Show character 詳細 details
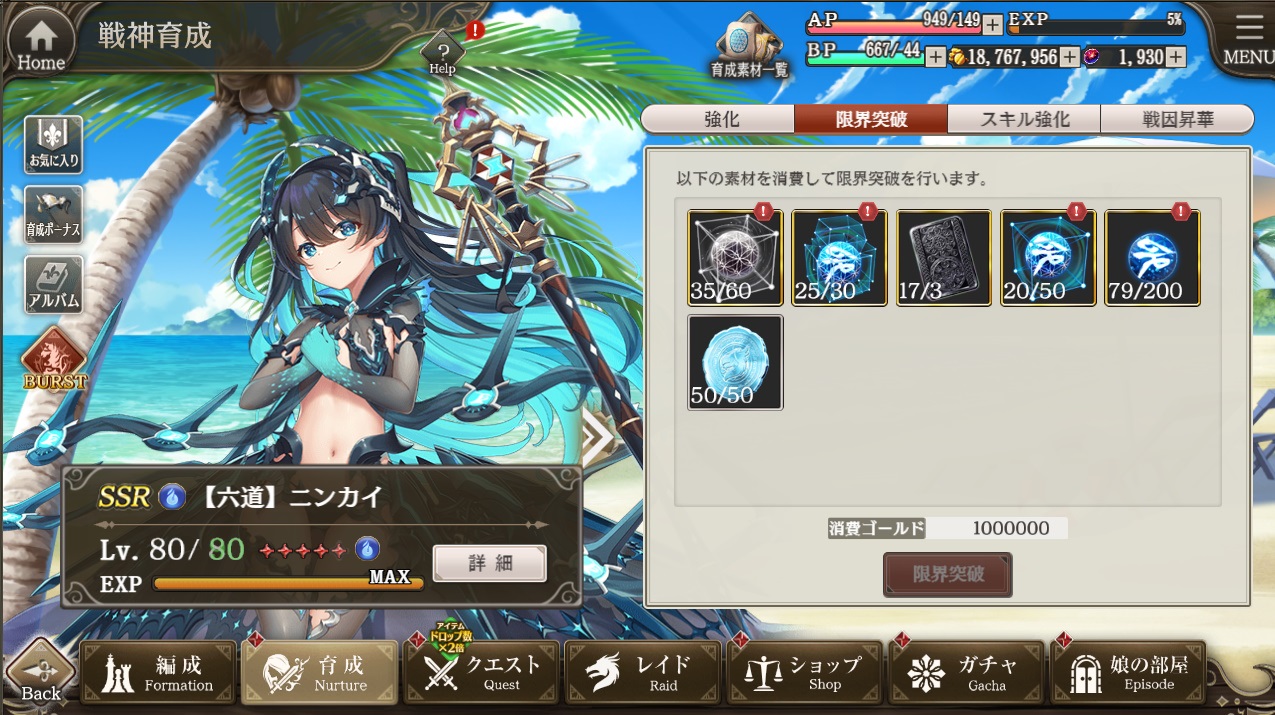Viewport: 1275px width, 715px height. 489,563
